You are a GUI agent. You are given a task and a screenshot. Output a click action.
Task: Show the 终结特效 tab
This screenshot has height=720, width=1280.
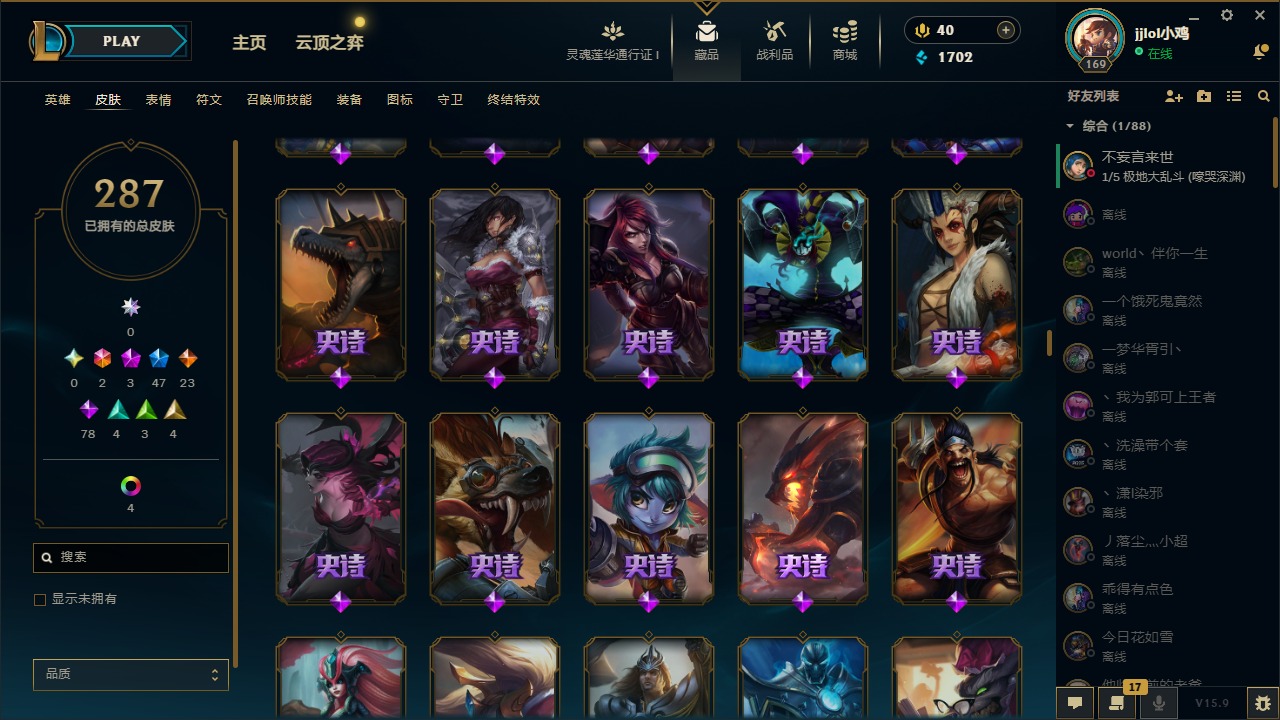pyautogui.click(x=513, y=100)
